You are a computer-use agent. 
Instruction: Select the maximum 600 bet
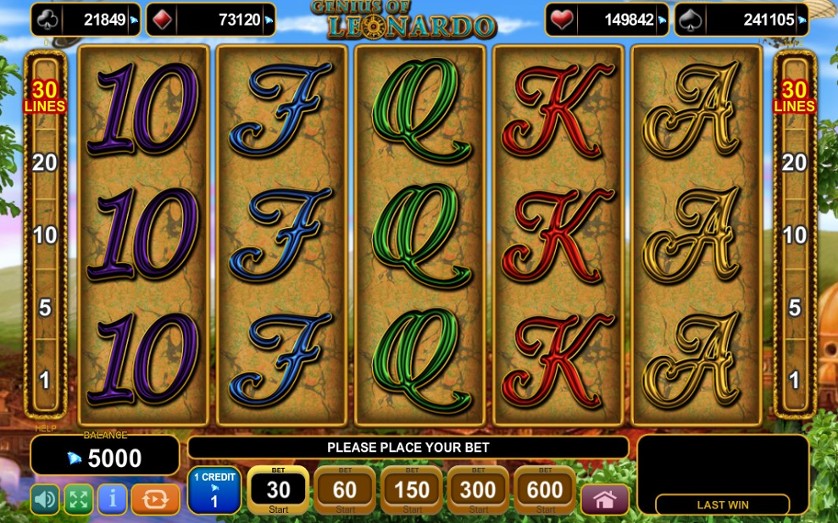pos(544,490)
